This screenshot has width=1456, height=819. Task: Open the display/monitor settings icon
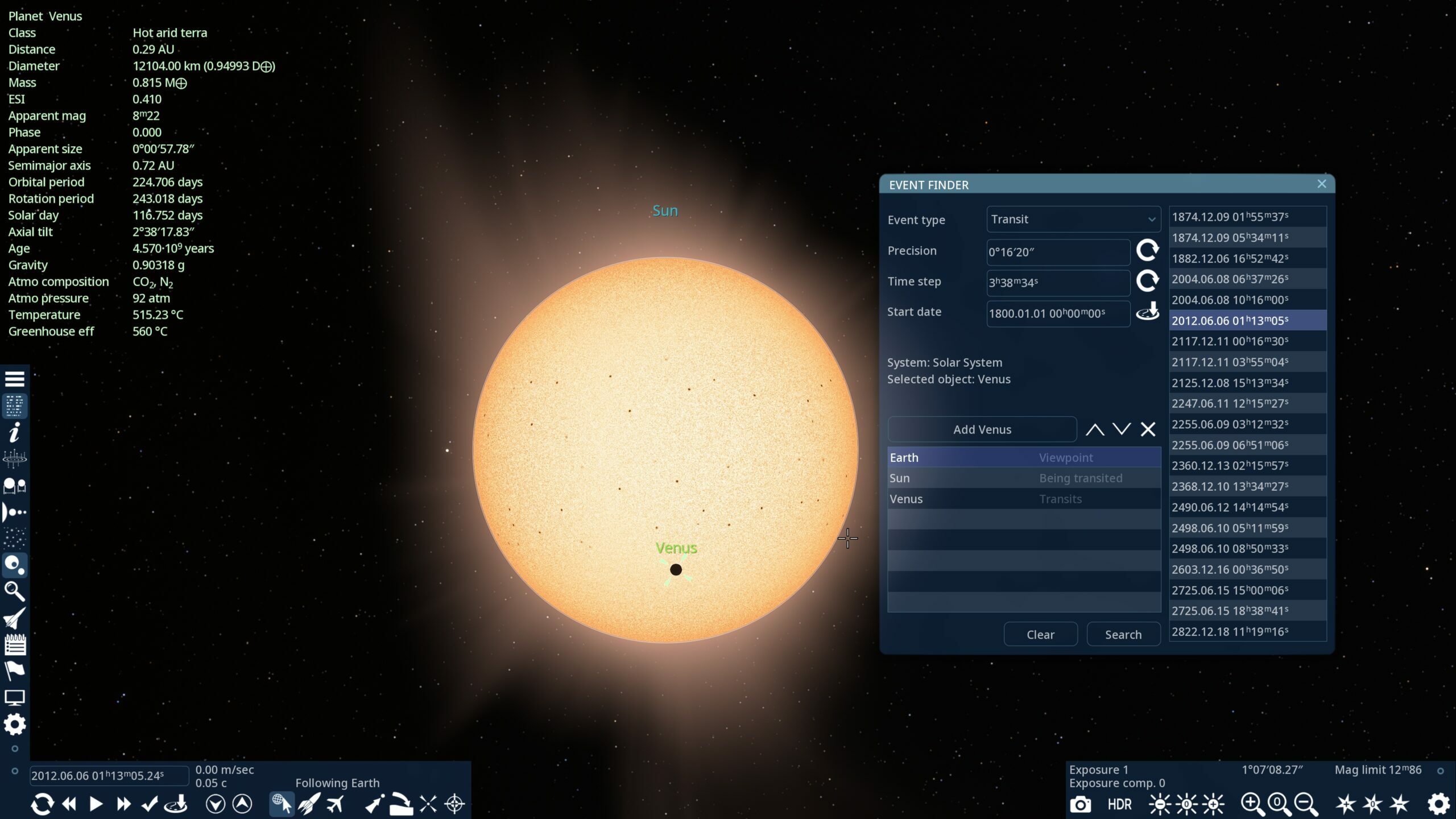(x=15, y=697)
